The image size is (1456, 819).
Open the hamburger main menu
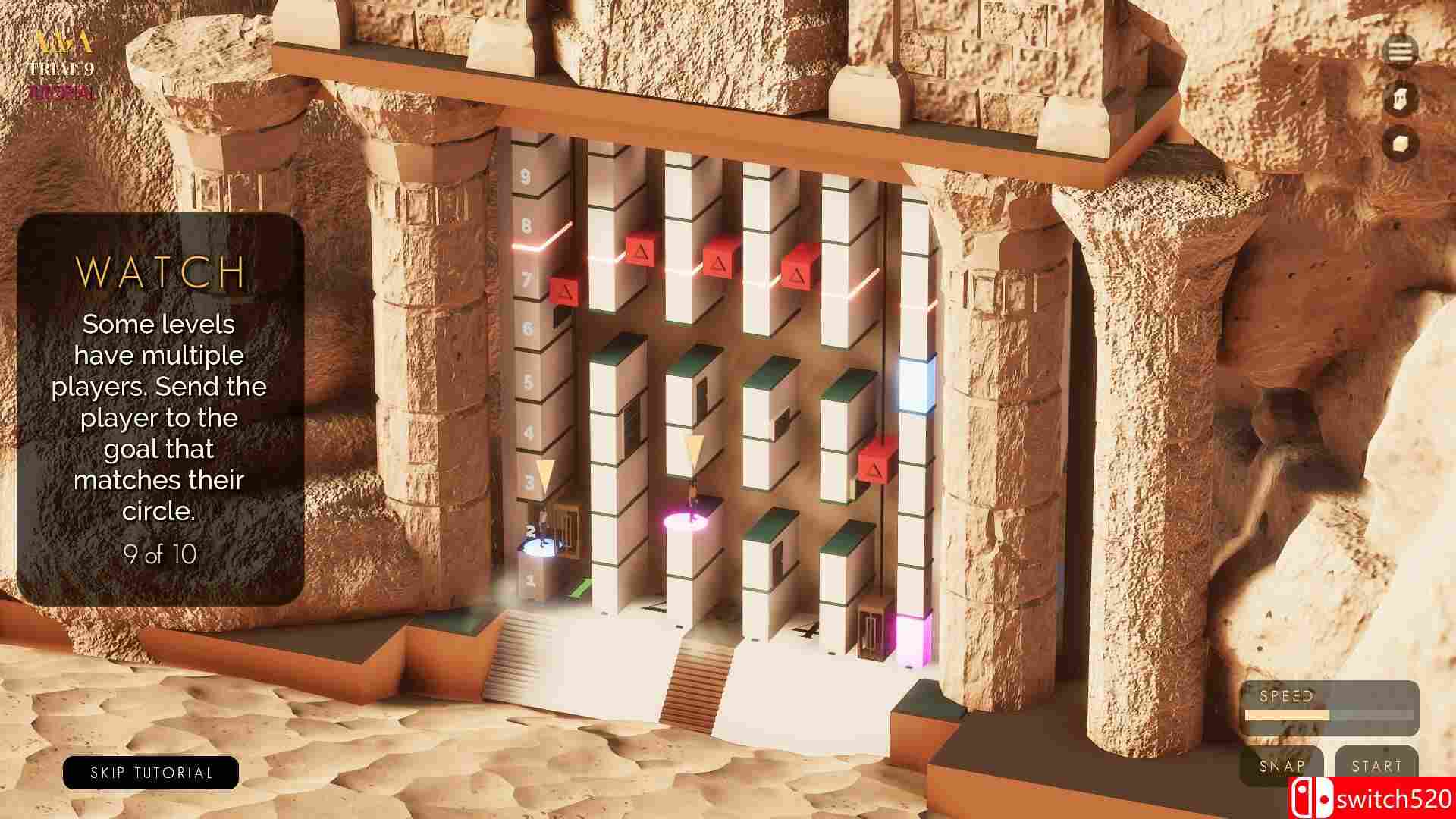pyautogui.click(x=1399, y=52)
